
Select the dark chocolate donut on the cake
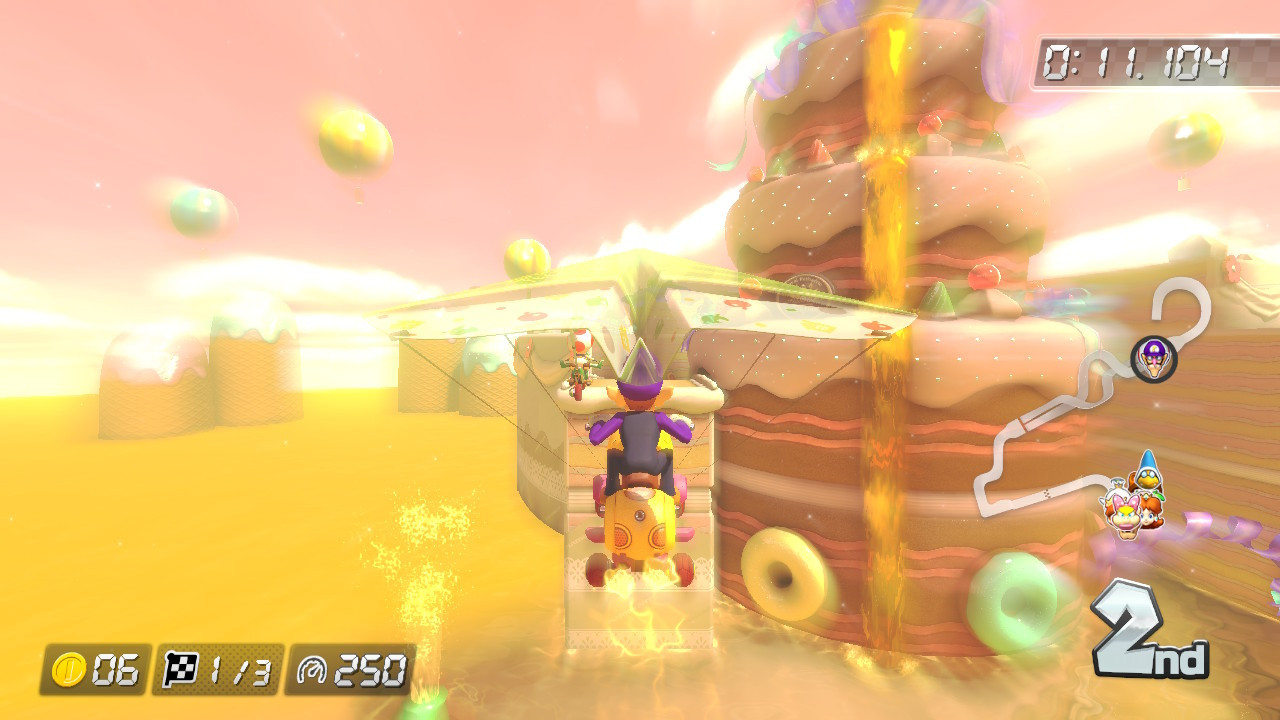point(782,575)
